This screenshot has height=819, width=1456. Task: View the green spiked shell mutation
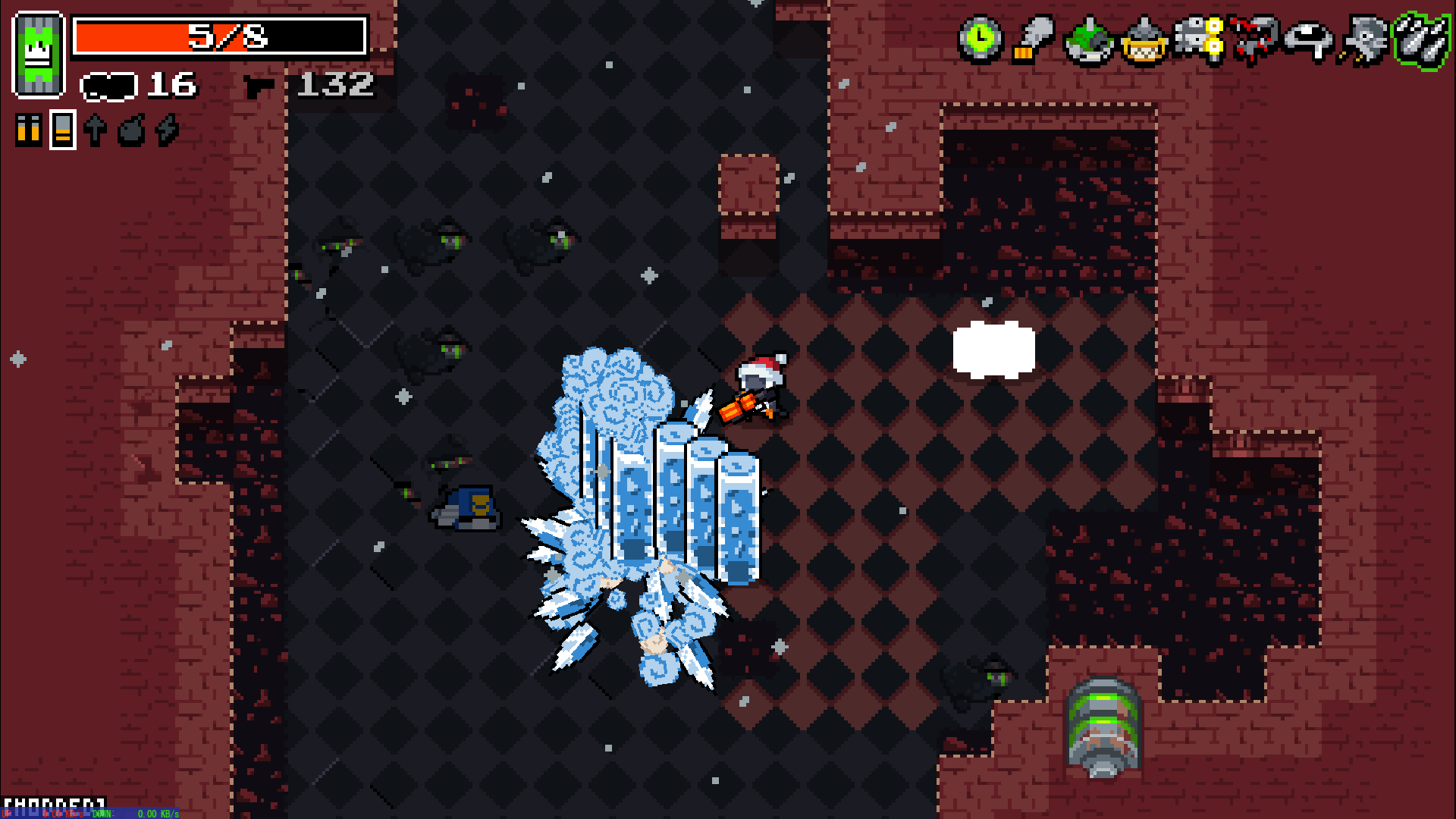click(1089, 41)
